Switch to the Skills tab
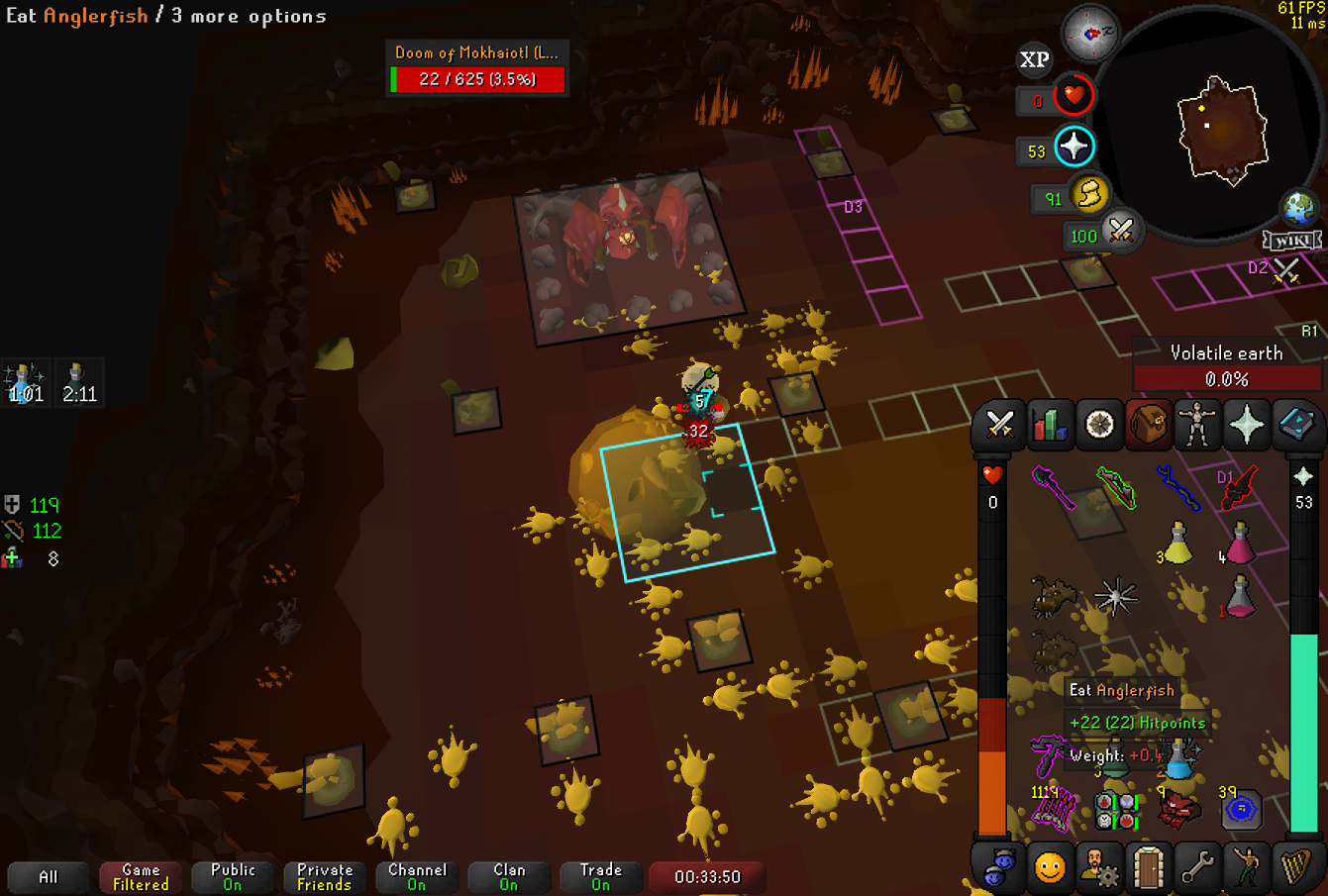This screenshot has height=896, width=1328. pyautogui.click(x=1049, y=426)
